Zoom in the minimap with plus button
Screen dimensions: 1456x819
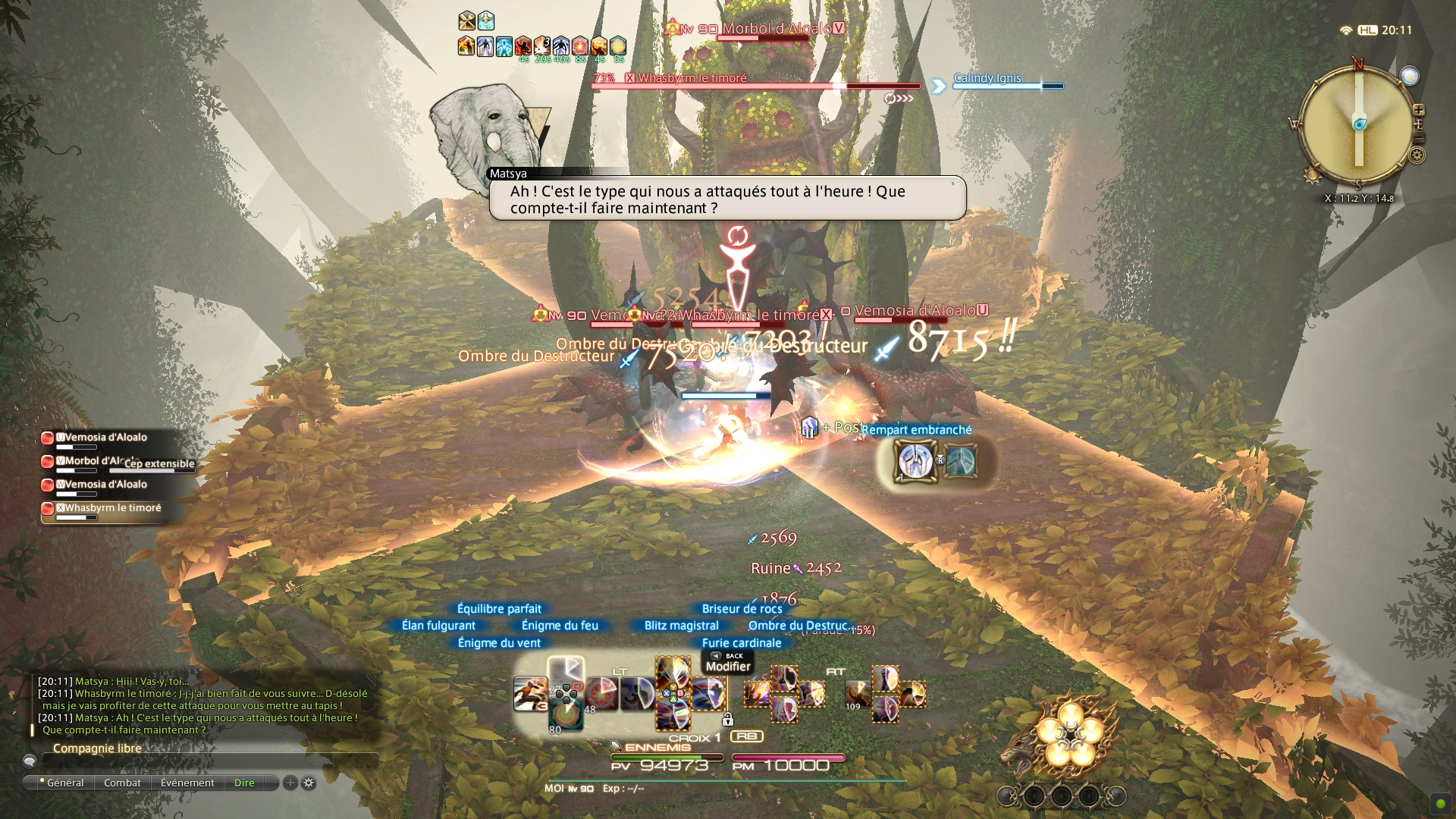1418,111
